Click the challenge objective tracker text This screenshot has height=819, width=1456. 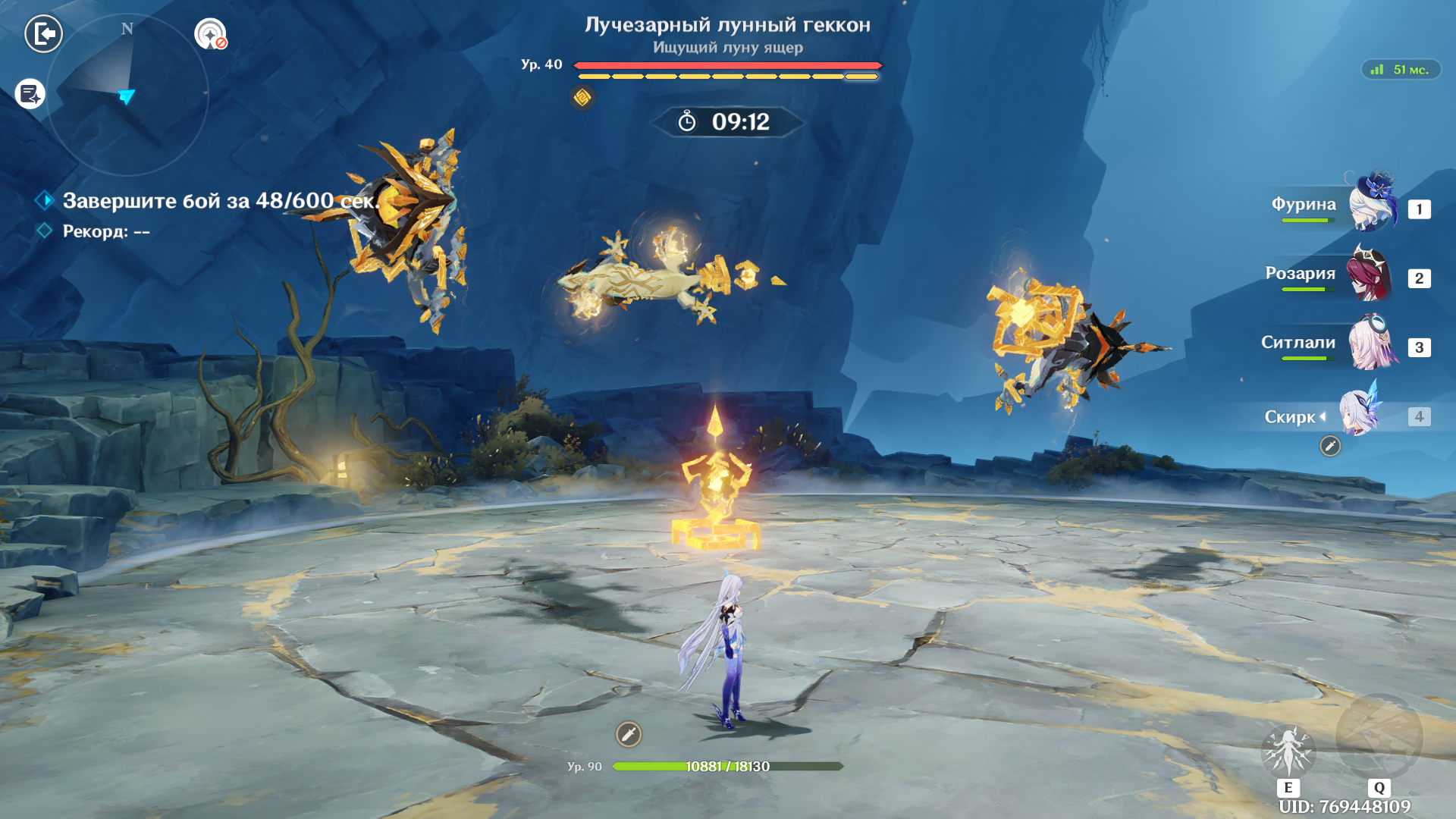pos(220,201)
